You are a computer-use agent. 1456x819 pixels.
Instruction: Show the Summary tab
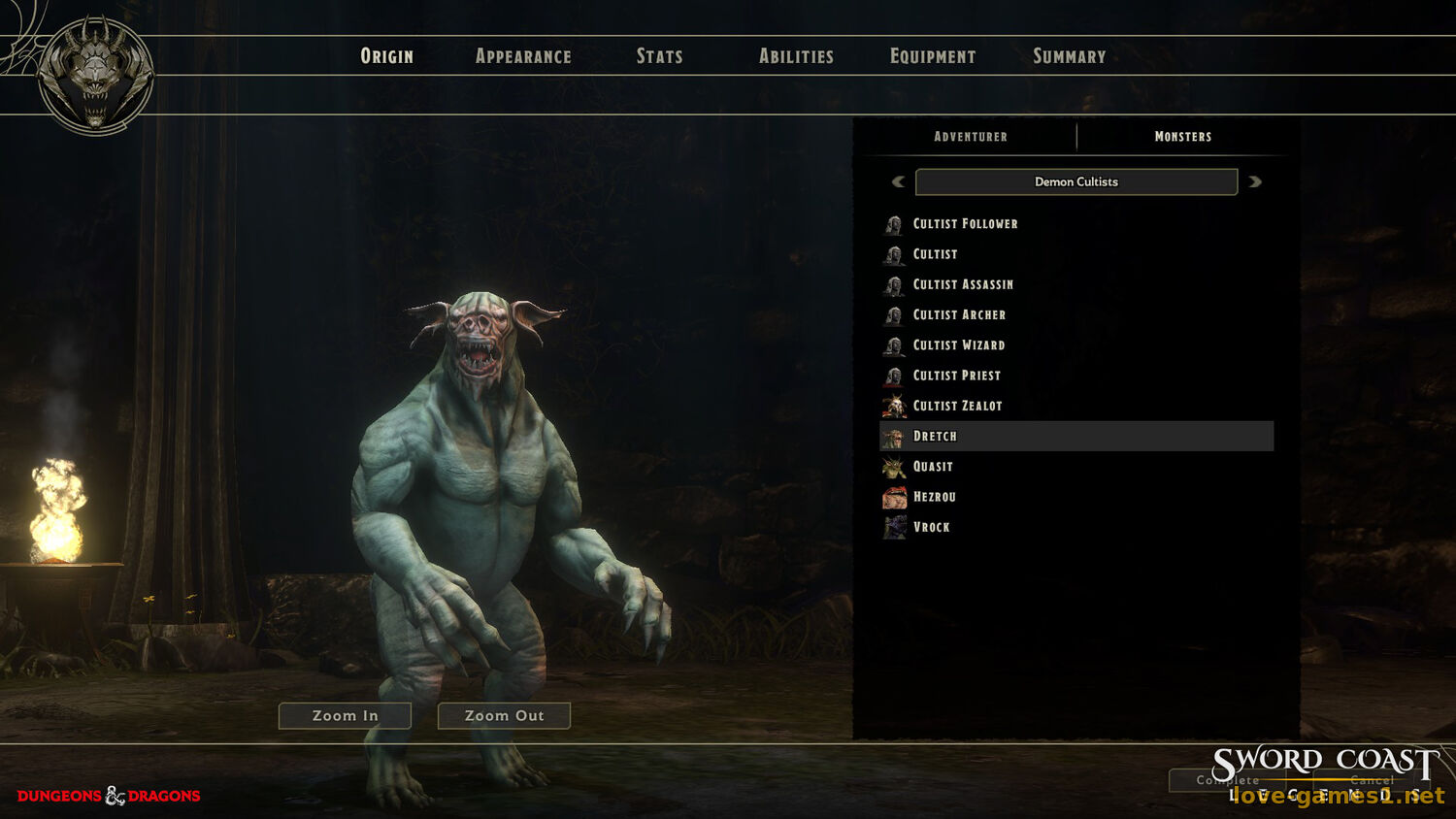coord(1069,56)
